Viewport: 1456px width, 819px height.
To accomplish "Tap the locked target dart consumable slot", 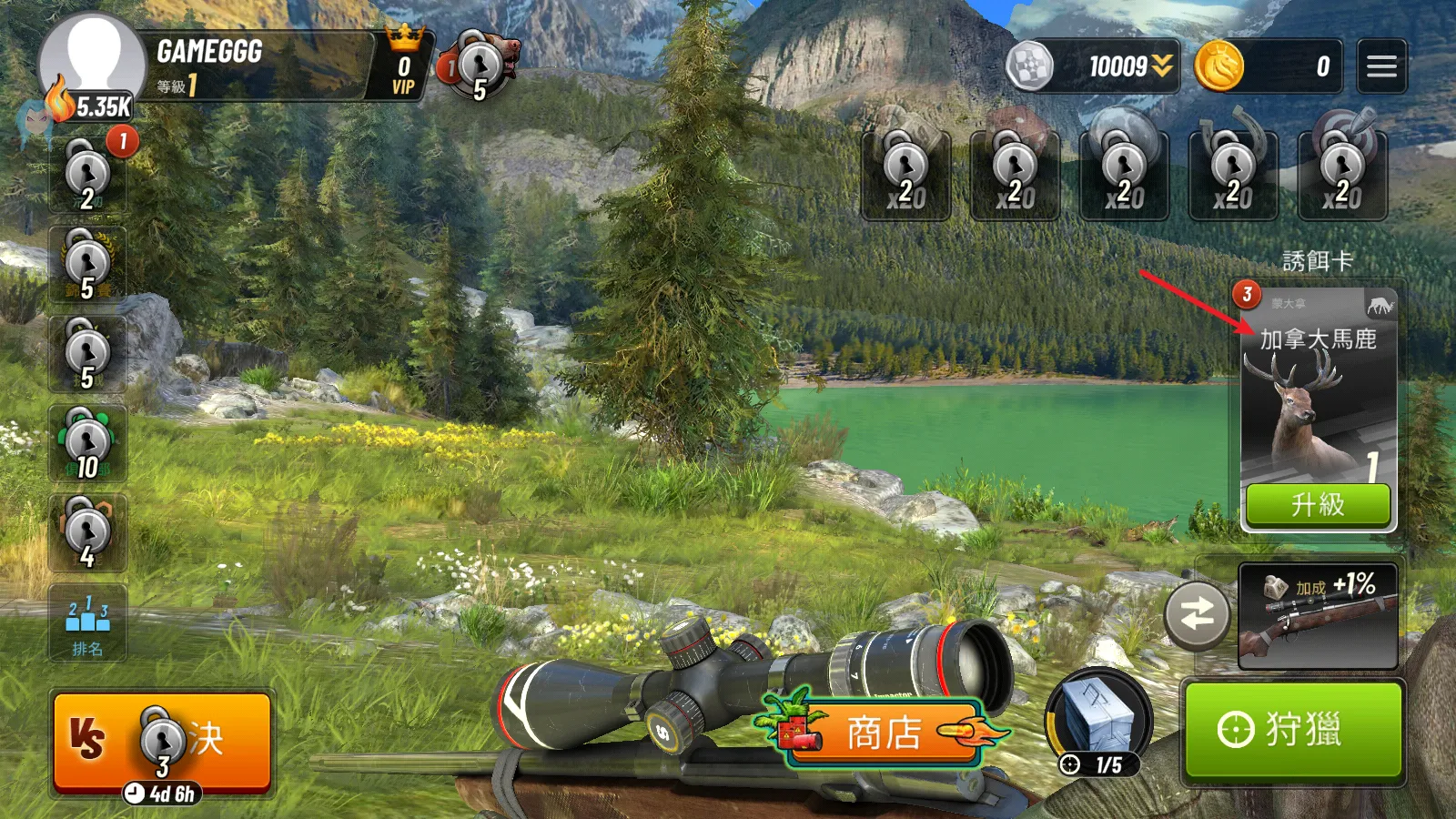I will [x=1342, y=173].
